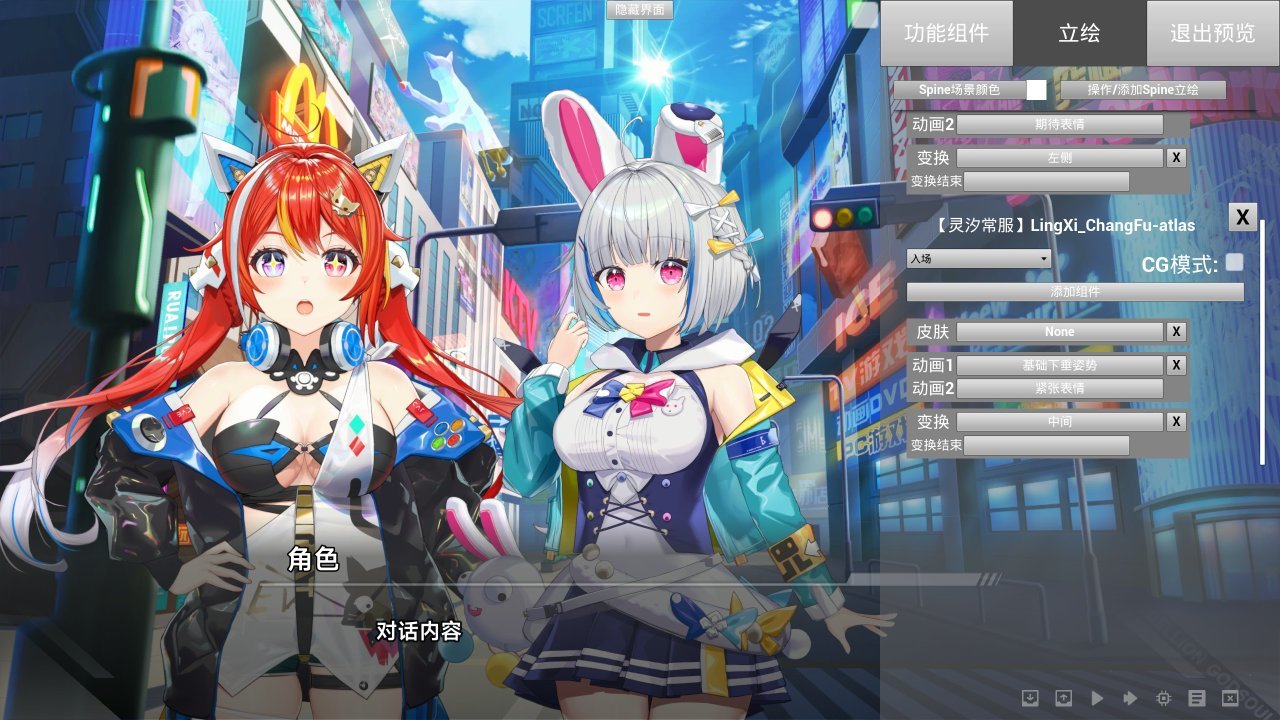
Task: Select the 立绘 tab
Action: (1079, 33)
